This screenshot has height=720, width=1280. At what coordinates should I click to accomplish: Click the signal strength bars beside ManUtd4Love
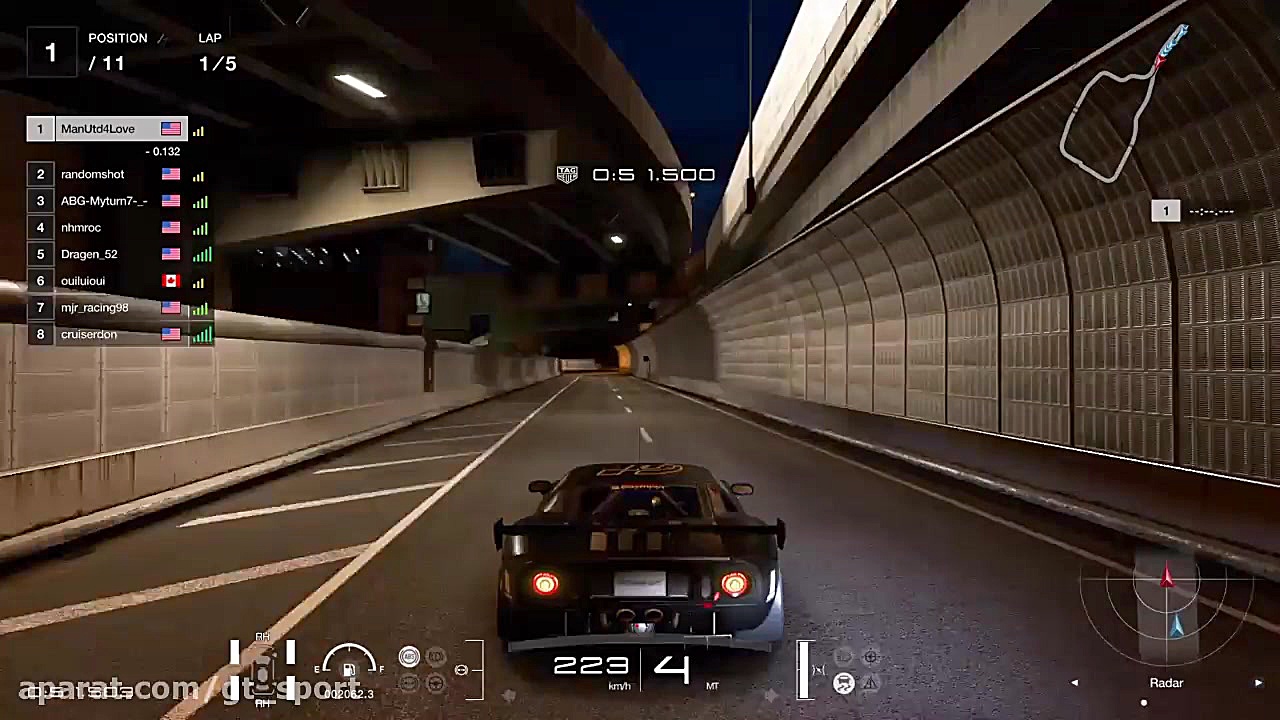198,130
